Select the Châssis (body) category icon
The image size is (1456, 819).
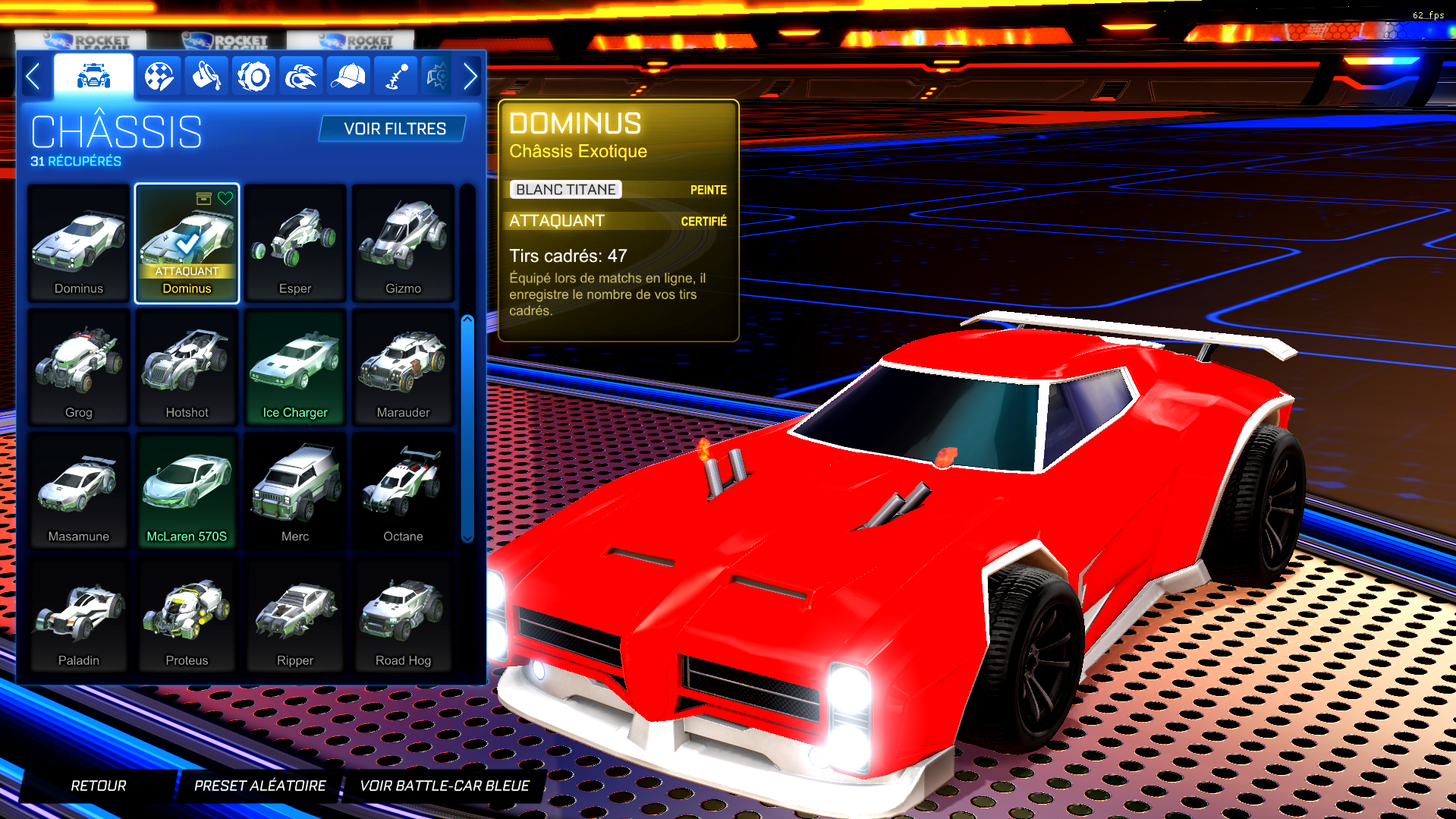point(93,76)
